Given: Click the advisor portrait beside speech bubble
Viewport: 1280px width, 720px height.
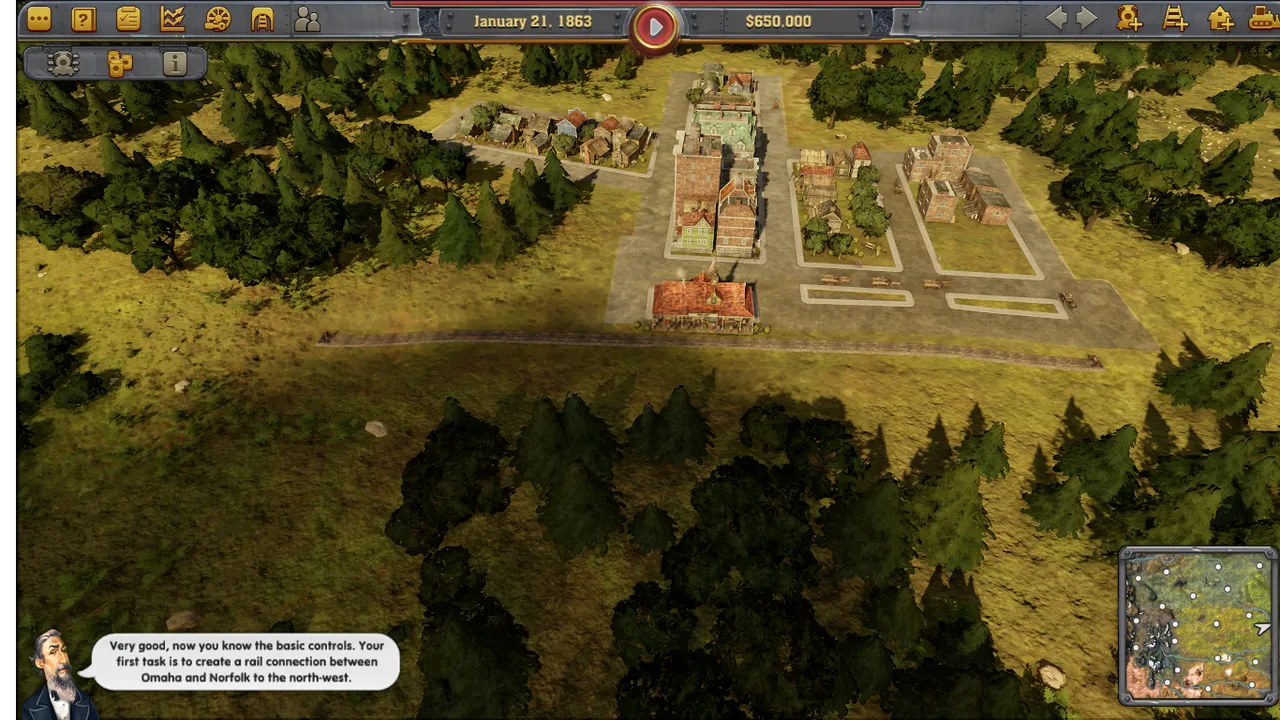Looking at the screenshot, I should coord(55,675).
